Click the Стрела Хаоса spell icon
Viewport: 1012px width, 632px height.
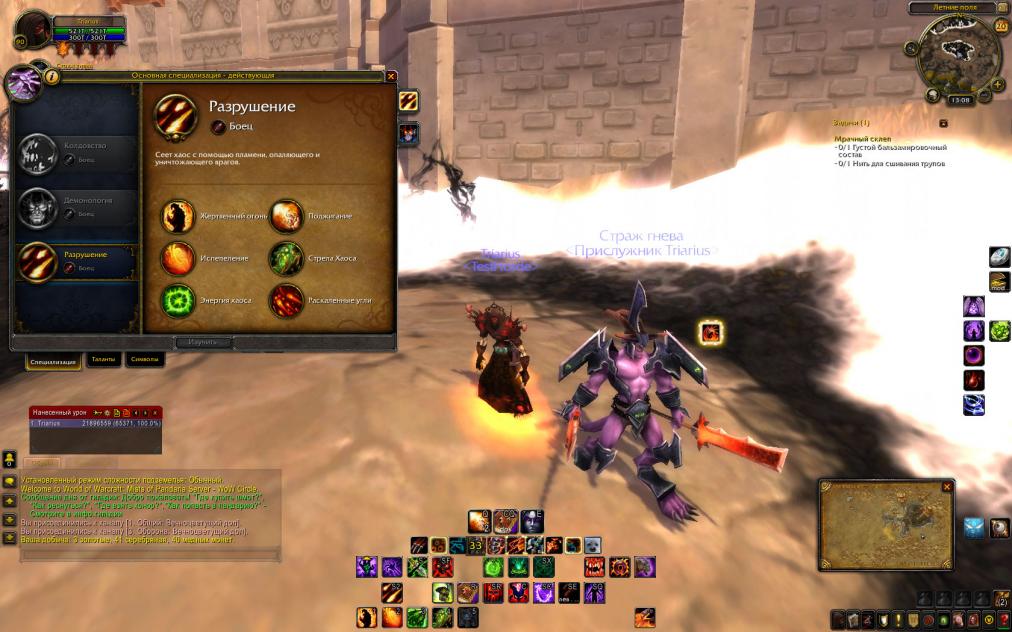(287, 258)
